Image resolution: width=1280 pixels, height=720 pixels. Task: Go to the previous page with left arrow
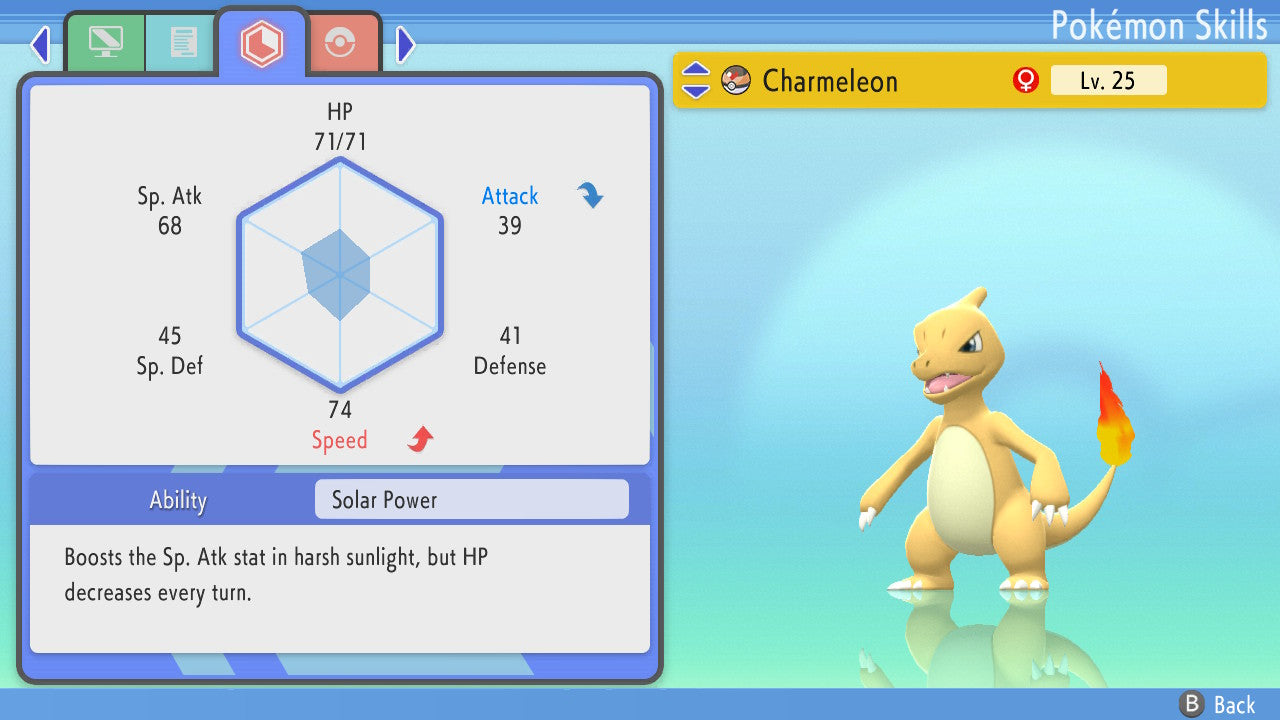[40, 44]
